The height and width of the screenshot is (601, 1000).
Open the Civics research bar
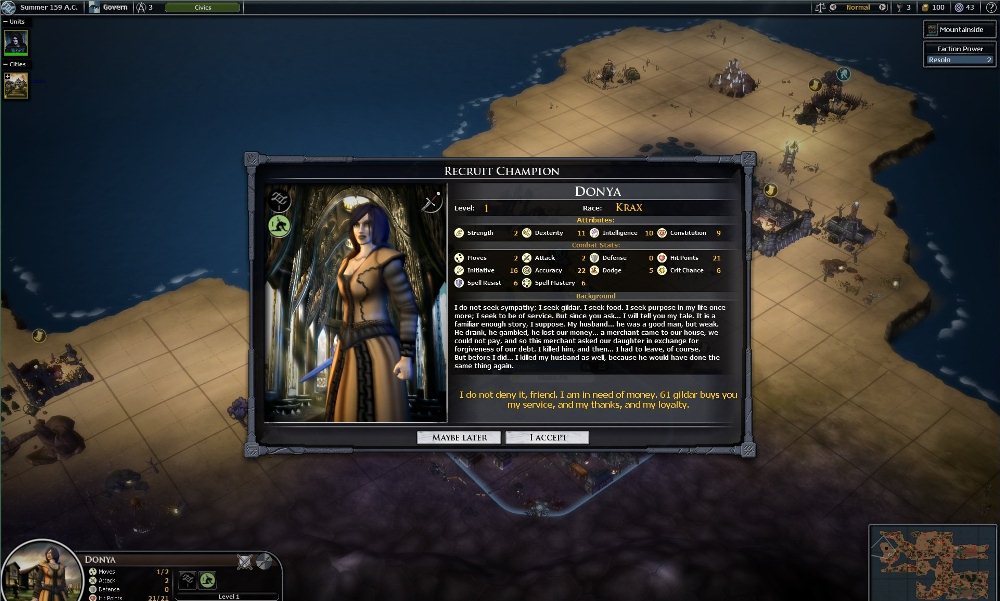(x=202, y=7)
